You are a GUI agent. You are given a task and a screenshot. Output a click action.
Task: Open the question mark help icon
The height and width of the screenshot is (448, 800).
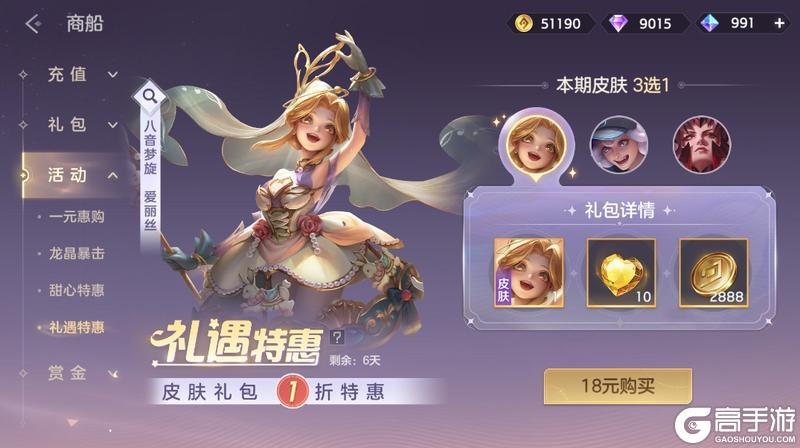coord(336,337)
